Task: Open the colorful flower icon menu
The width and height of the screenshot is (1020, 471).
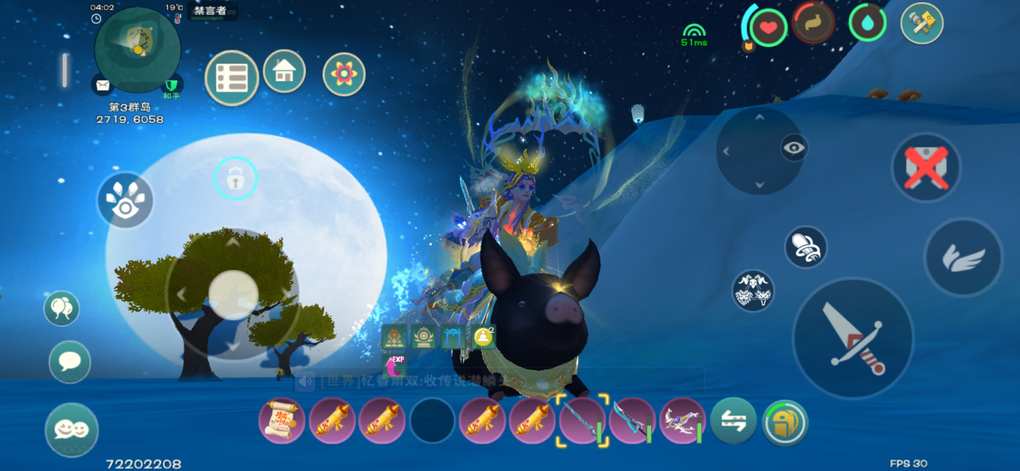Action: (344, 74)
